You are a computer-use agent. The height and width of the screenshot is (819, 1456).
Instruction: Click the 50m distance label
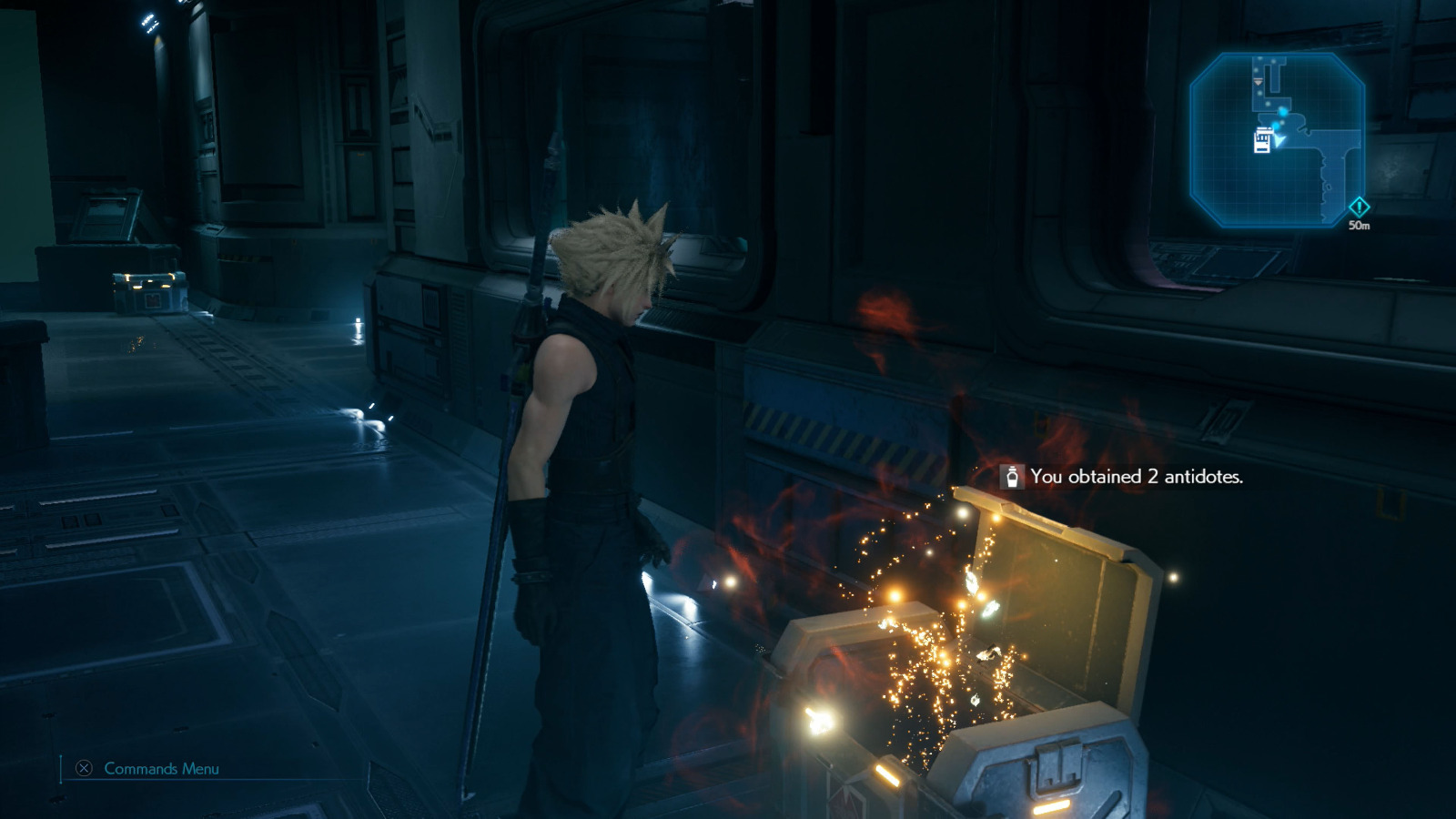pos(1360,226)
